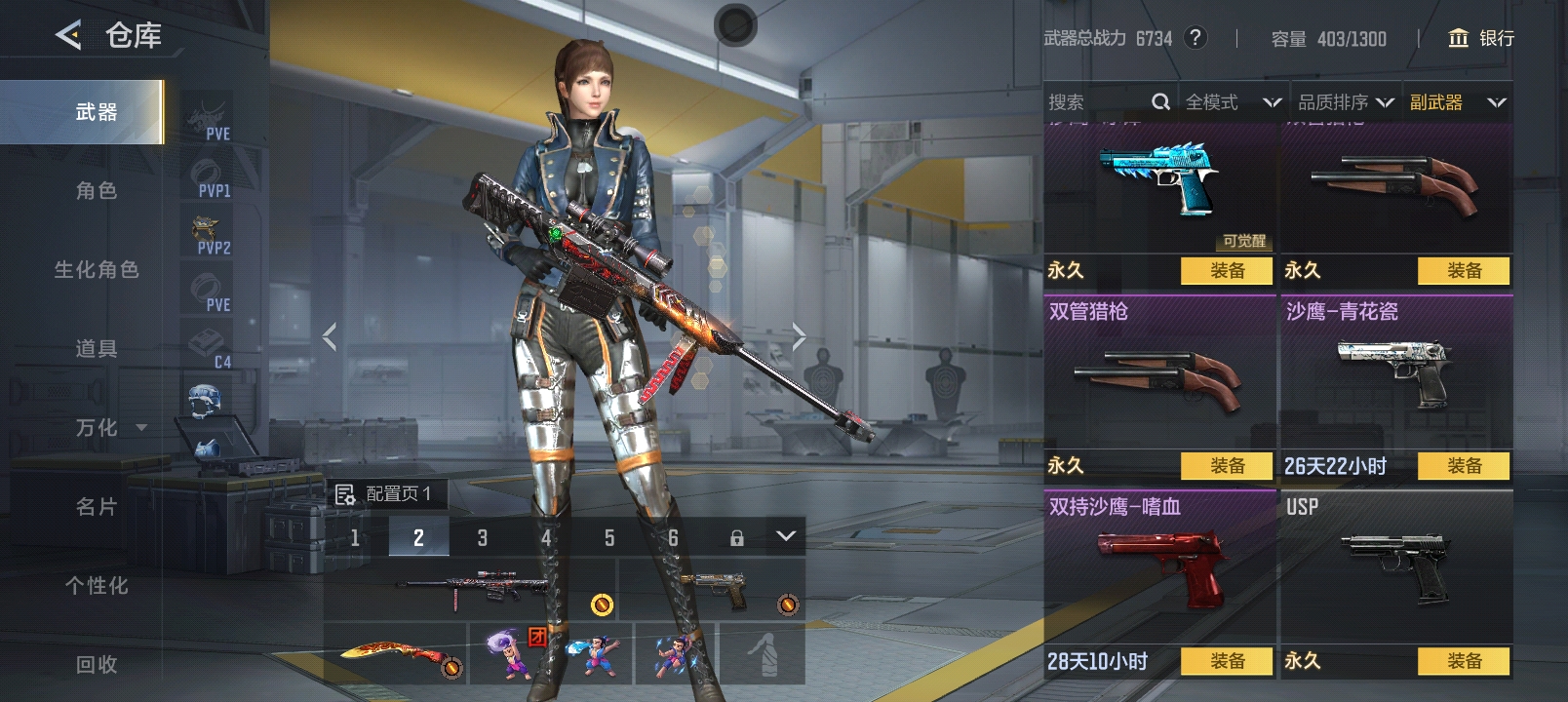Viewport: 1568px width, 702px height.
Task: Expand the 万化 category
Action: point(109,428)
